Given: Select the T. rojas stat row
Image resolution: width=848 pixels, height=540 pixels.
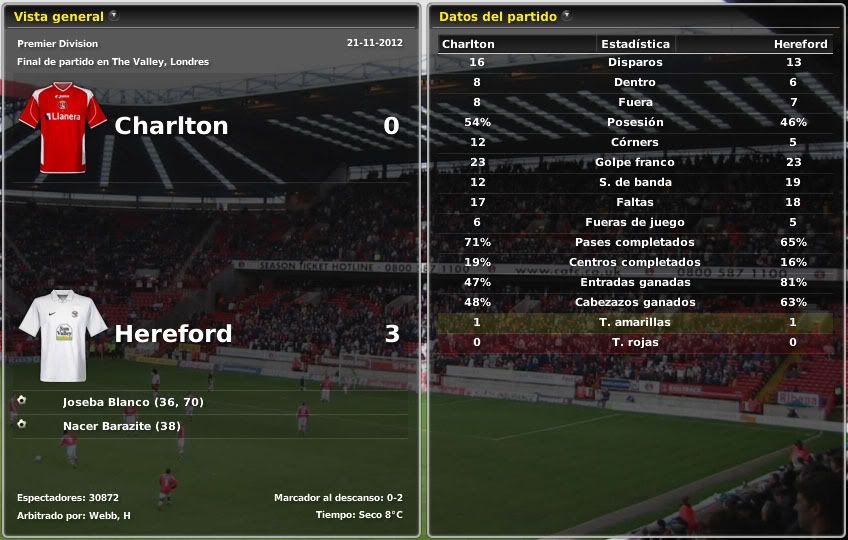Looking at the screenshot, I should [635, 342].
